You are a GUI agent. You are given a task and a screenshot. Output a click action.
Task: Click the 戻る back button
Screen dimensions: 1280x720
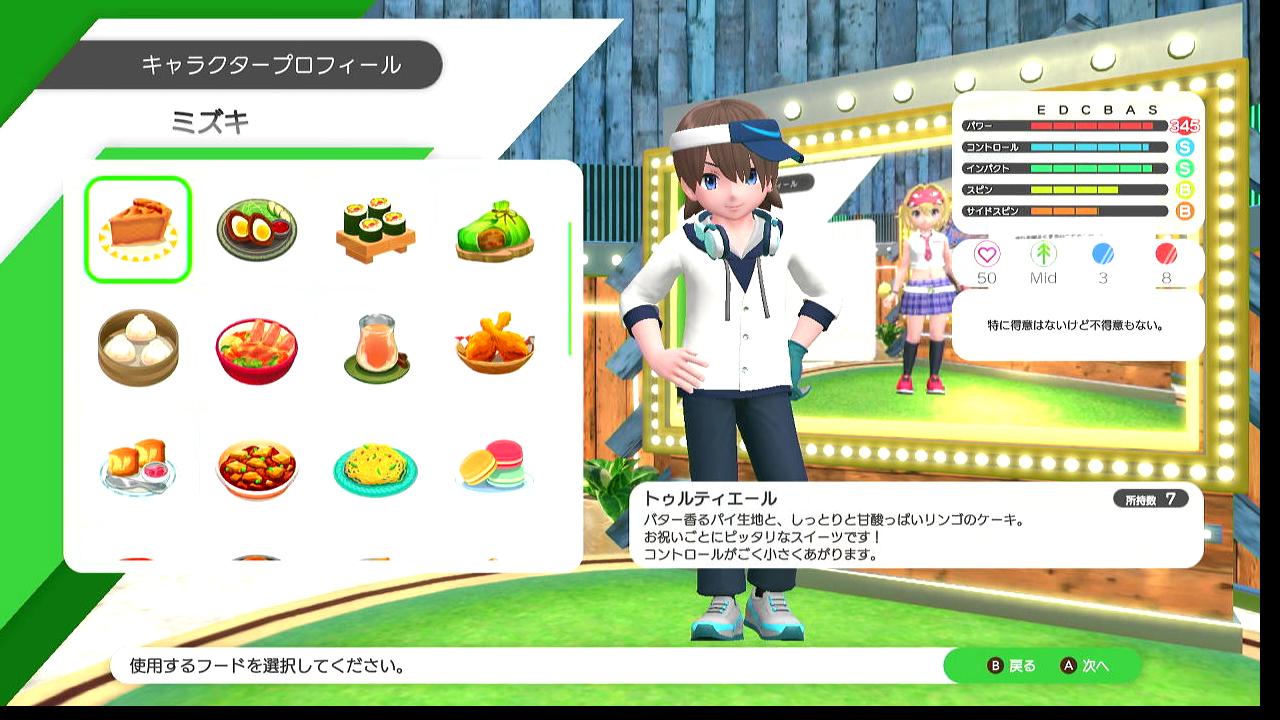pos(1012,666)
